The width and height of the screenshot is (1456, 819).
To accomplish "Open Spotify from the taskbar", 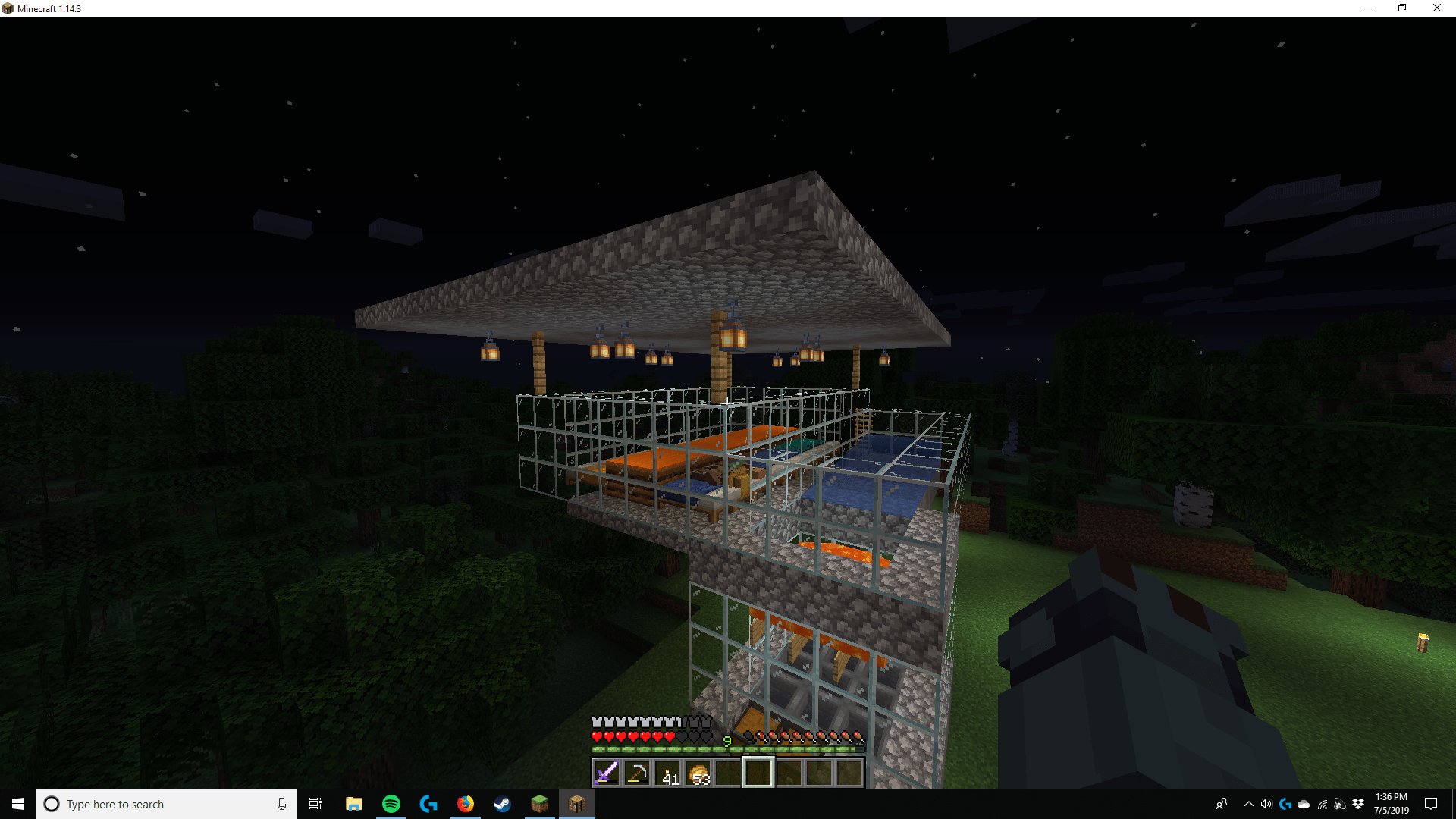I will tap(391, 804).
